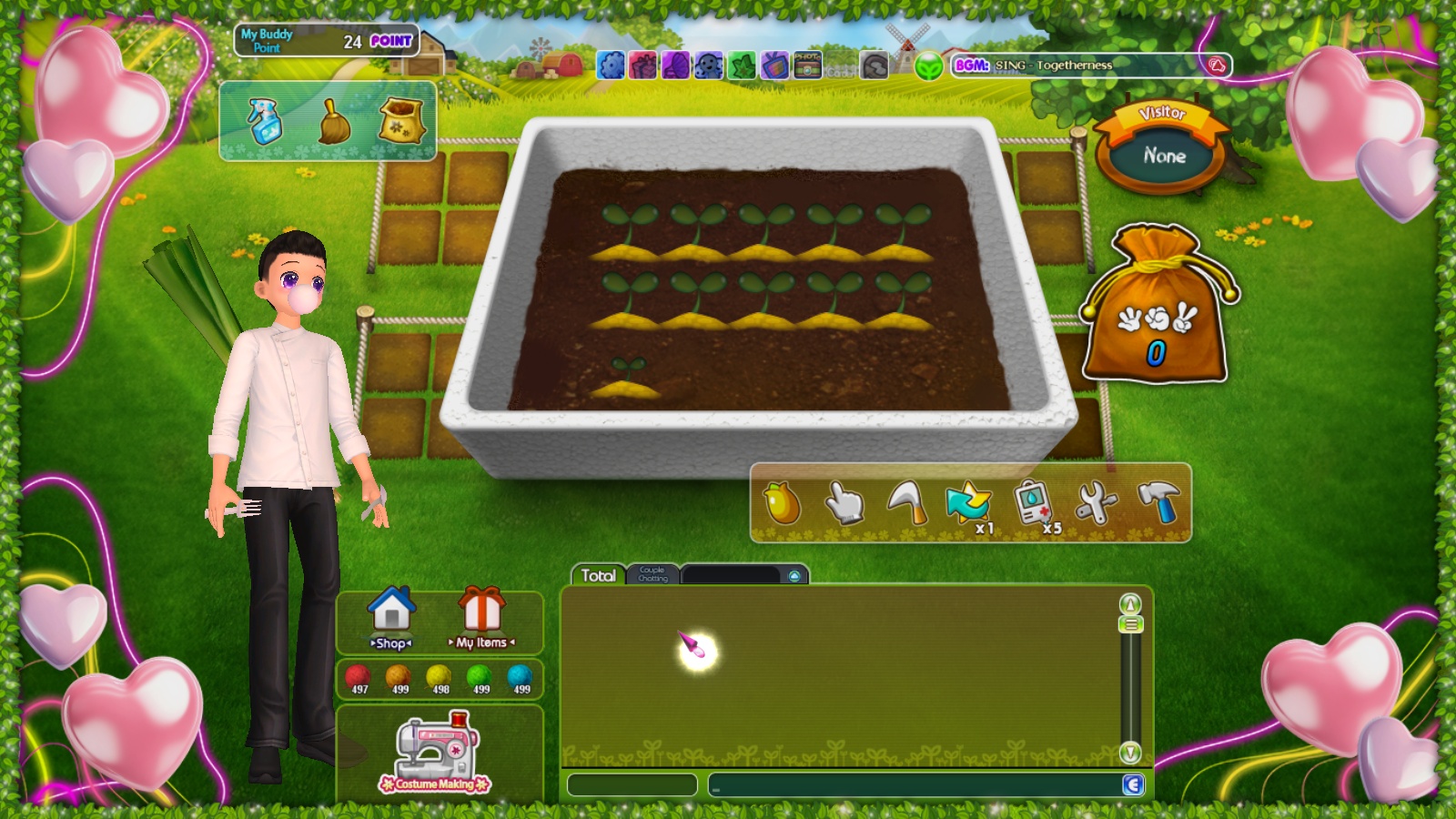Open the Shop house icon
The height and width of the screenshot is (819, 1456).
(391, 616)
